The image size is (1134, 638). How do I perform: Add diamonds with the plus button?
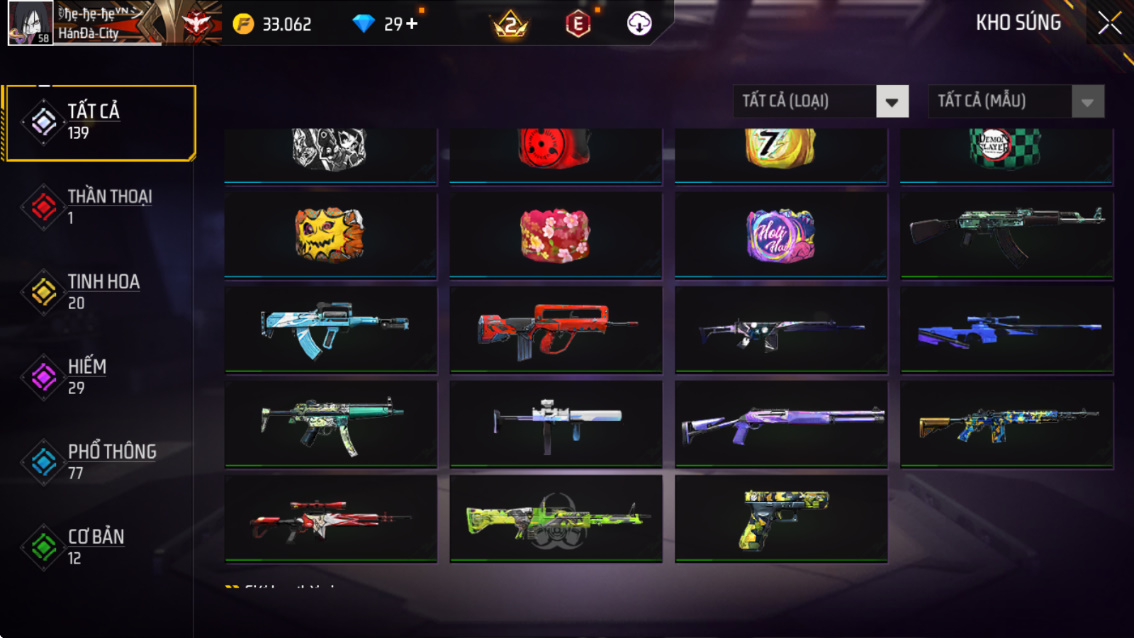[412, 24]
